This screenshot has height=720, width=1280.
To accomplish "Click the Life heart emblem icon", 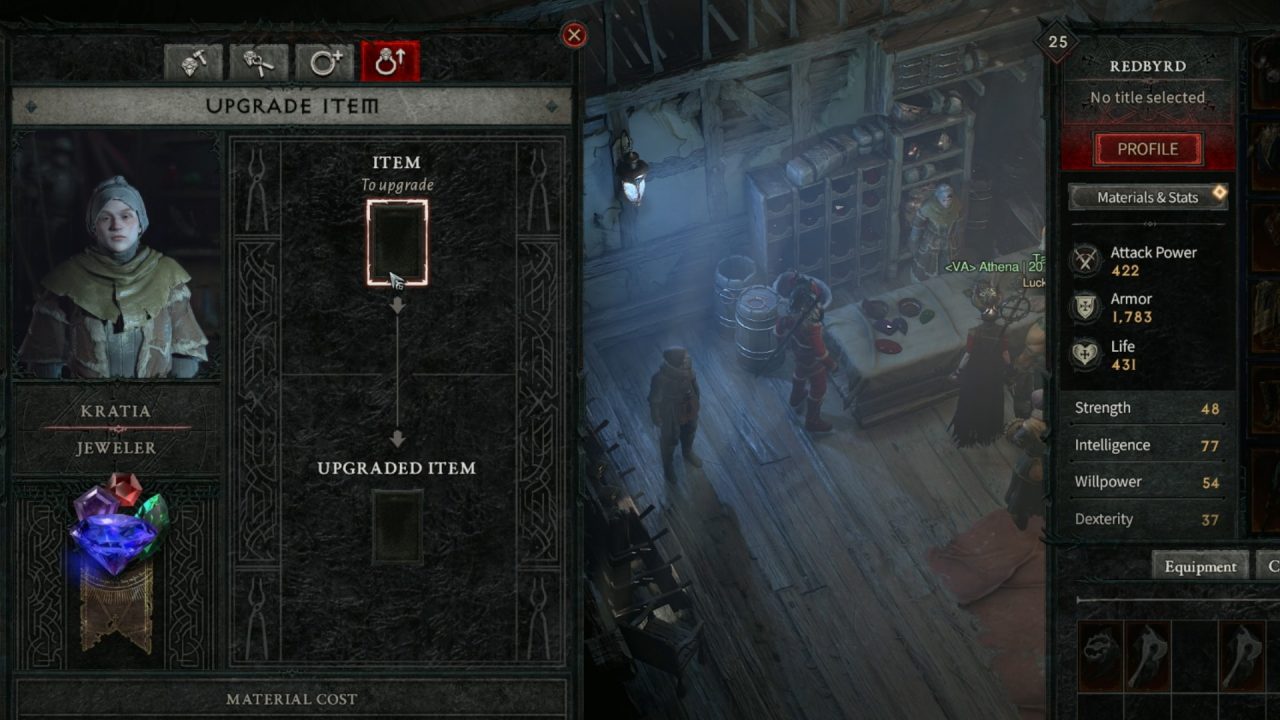I will click(1084, 353).
